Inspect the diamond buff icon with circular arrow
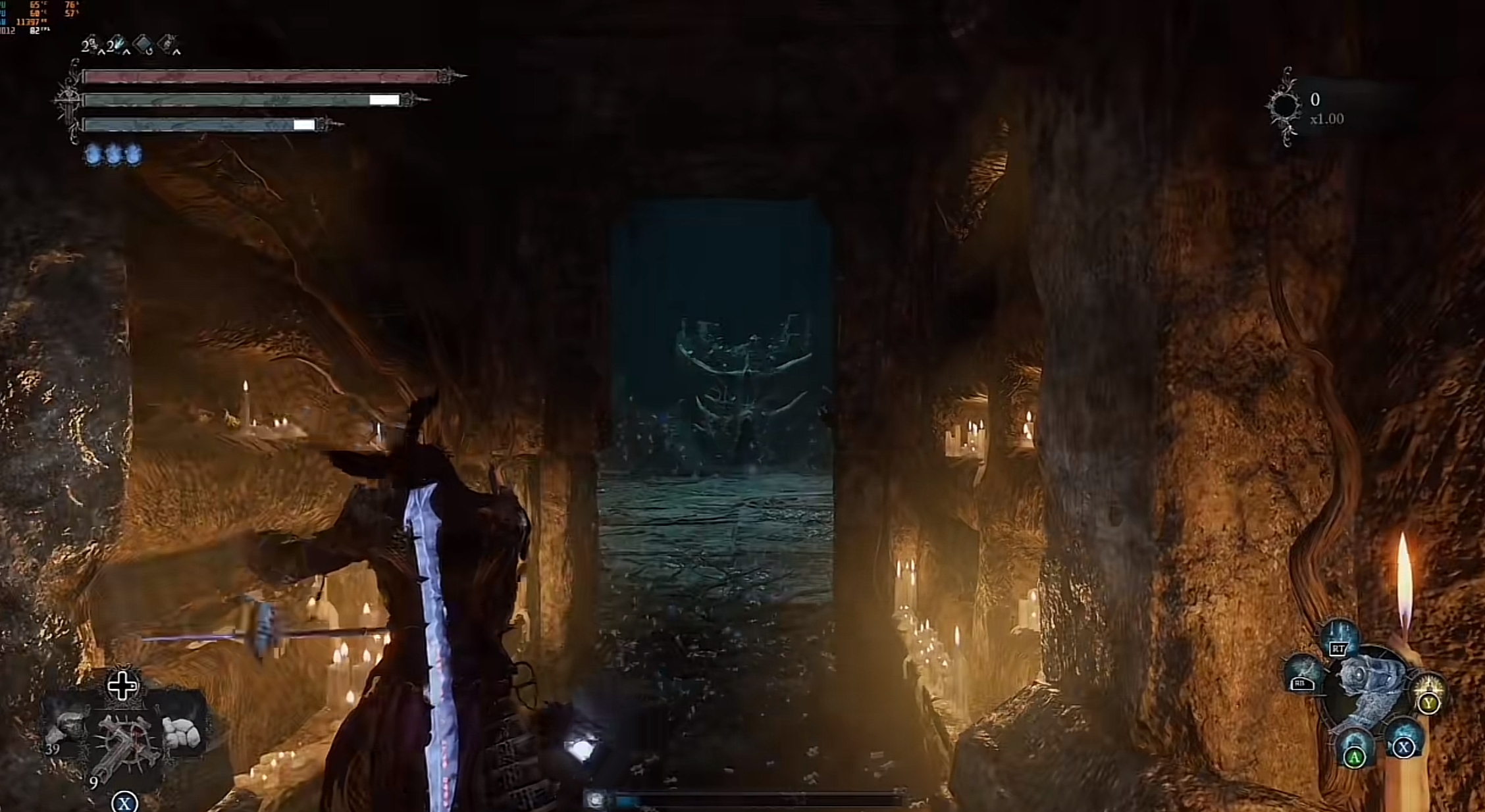Viewport: 1485px width, 812px height. 143,45
